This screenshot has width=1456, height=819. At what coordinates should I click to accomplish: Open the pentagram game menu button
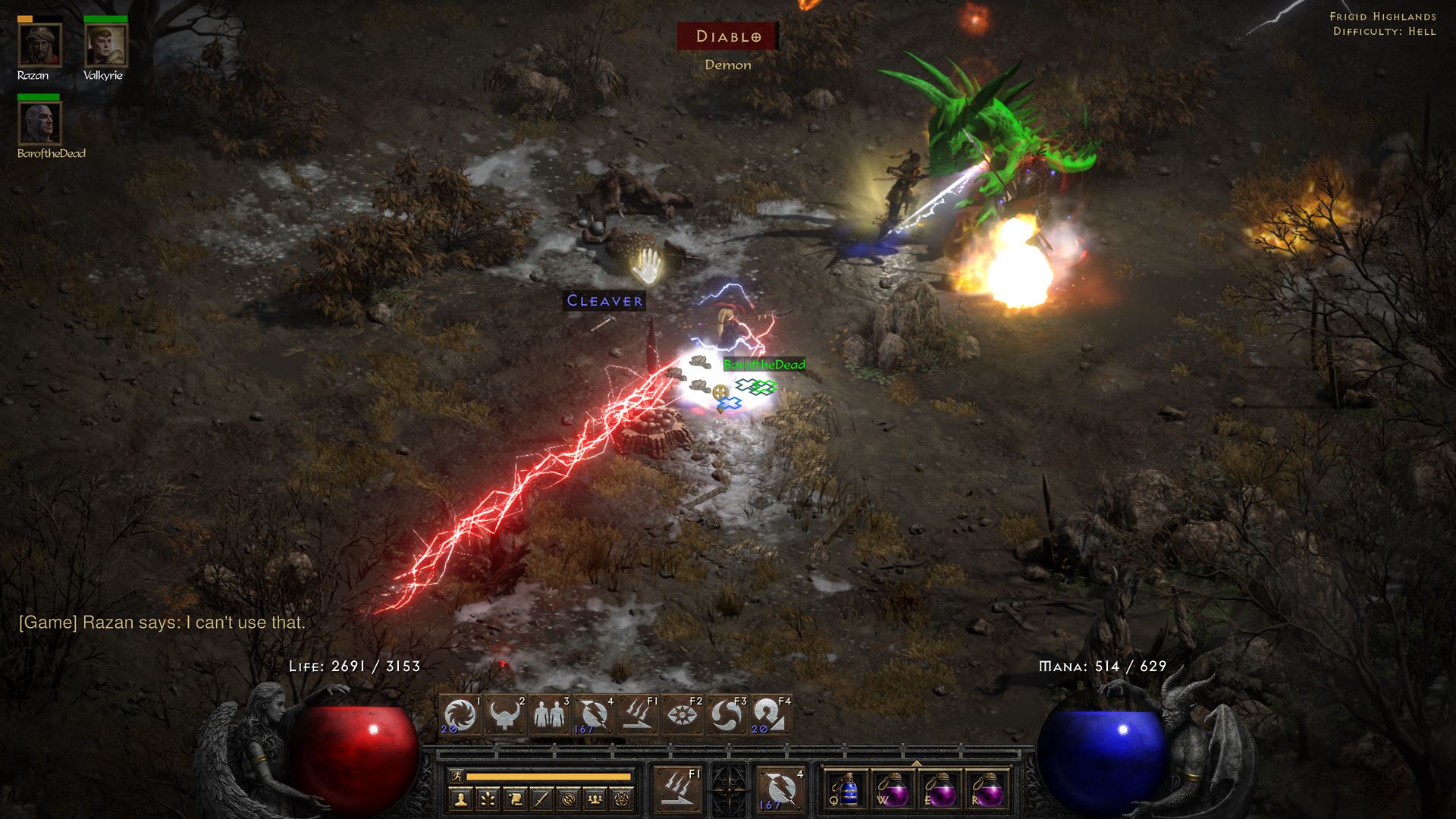(623, 799)
